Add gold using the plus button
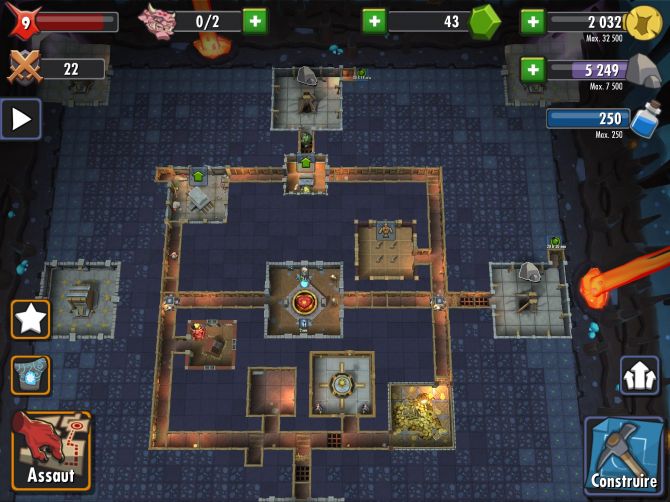The width and height of the screenshot is (670, 502). pos(532,21)
